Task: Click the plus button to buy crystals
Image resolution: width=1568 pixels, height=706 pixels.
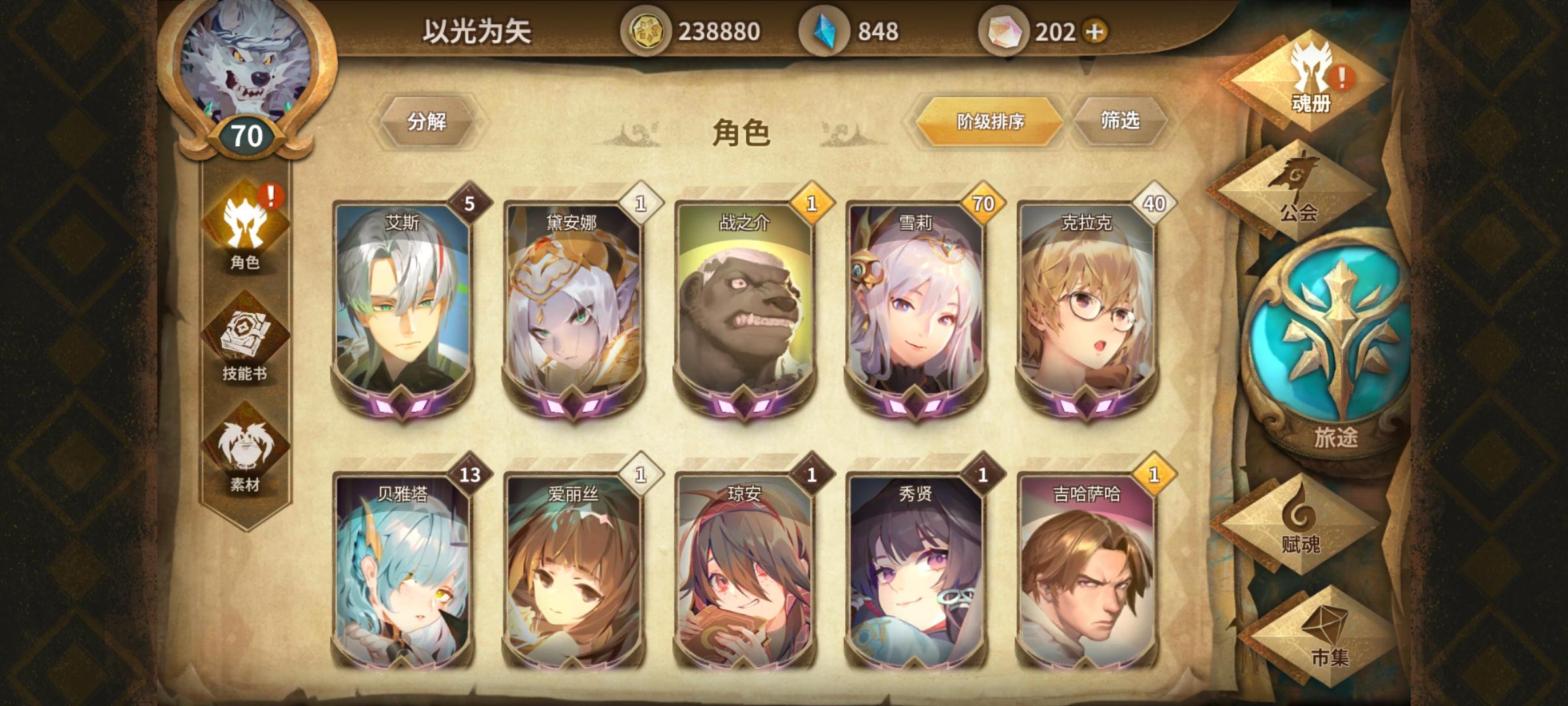Action: (x=1095, y=29)
